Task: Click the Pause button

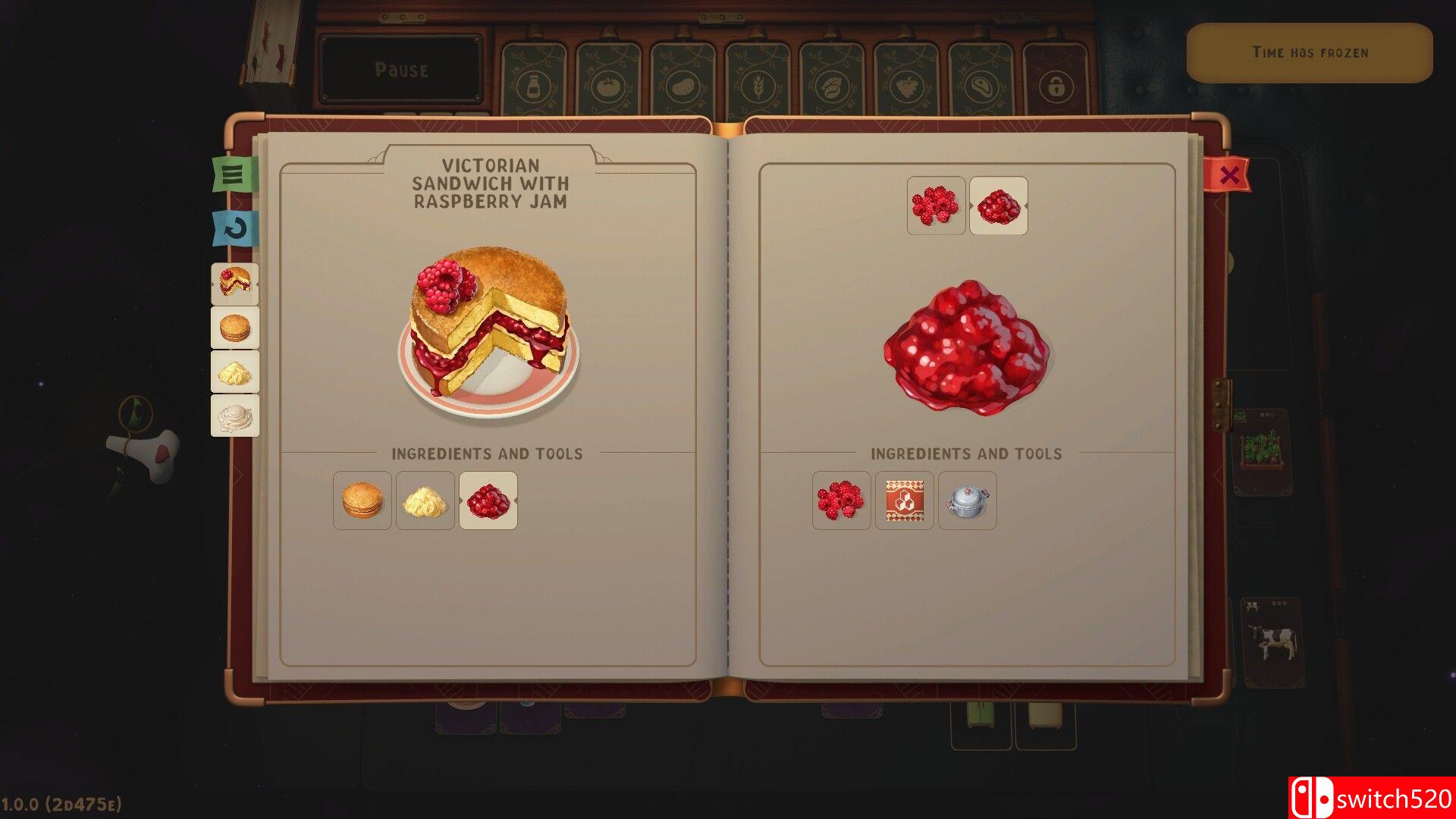Action: pos(401,70)
